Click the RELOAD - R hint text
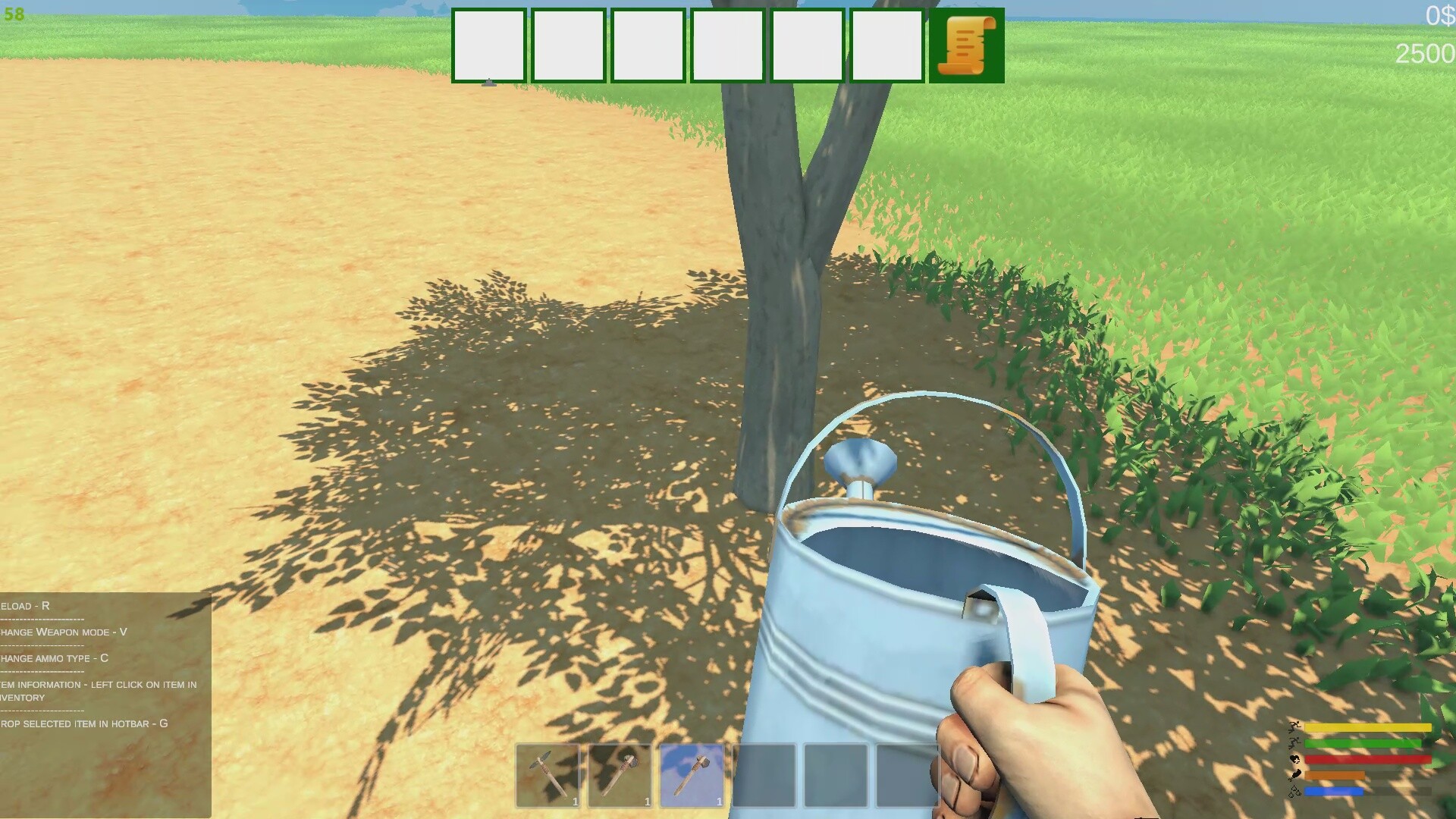 coord(25,606)
